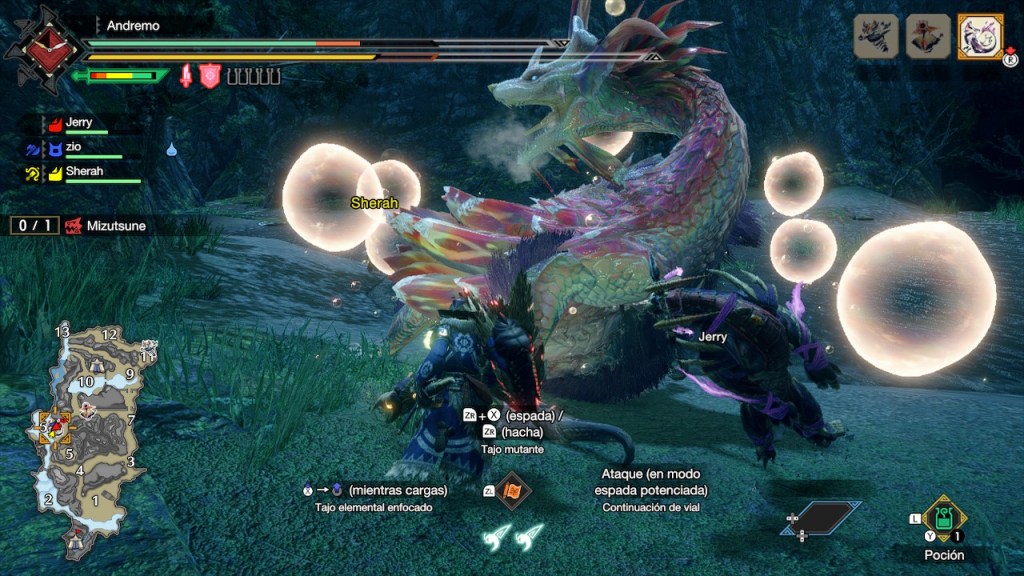This screenshot has width=1024, height=576.
Task: Select the Poción item slot
Action: point(943,518)
